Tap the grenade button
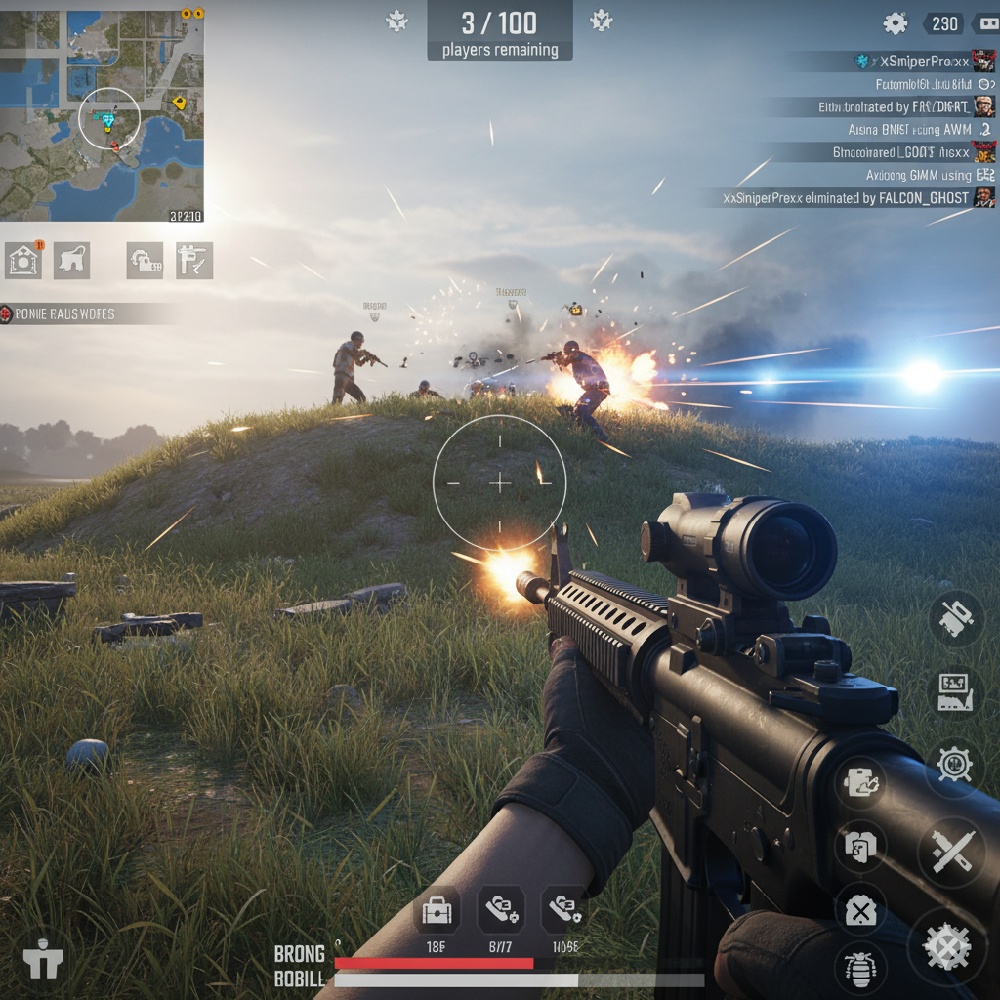This screenshot has height=1000, width=1000. pos(860,966)
